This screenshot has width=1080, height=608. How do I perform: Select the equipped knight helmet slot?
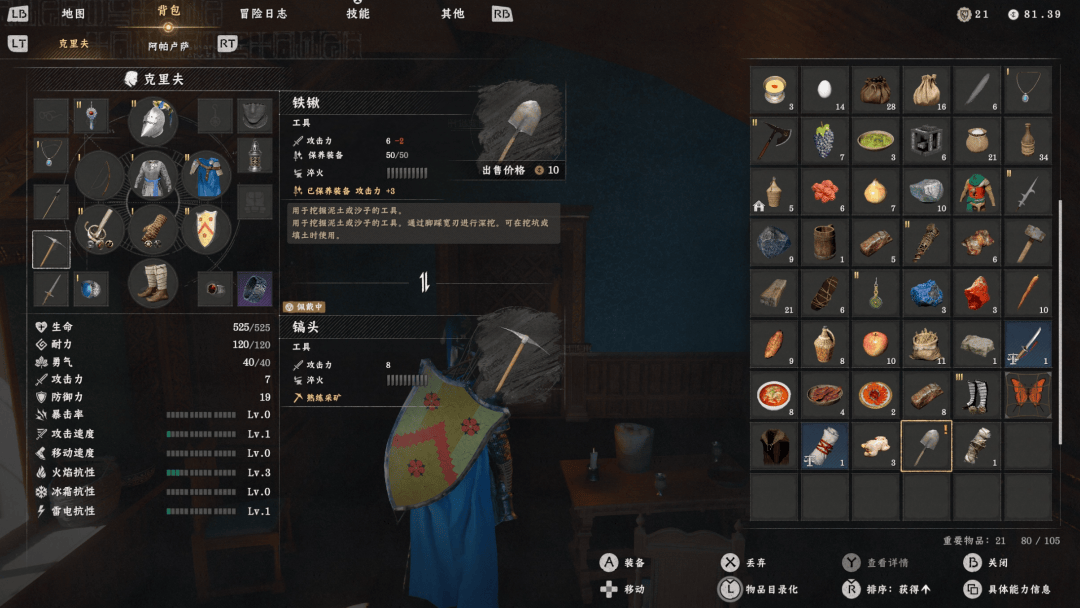click(x=153, y=122)
